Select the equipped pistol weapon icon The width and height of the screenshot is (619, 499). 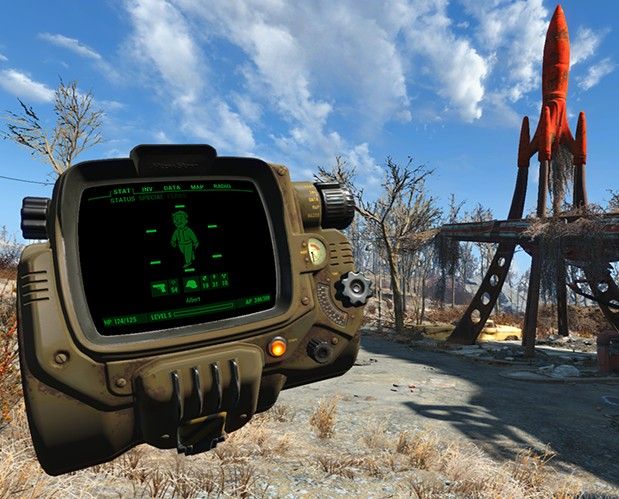[x=159, y=286]
